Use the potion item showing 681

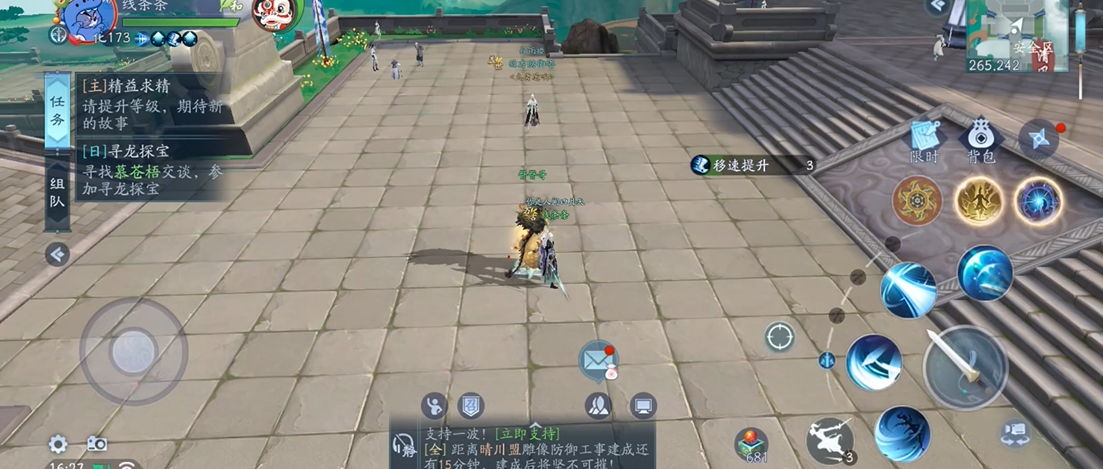point(752,442)
